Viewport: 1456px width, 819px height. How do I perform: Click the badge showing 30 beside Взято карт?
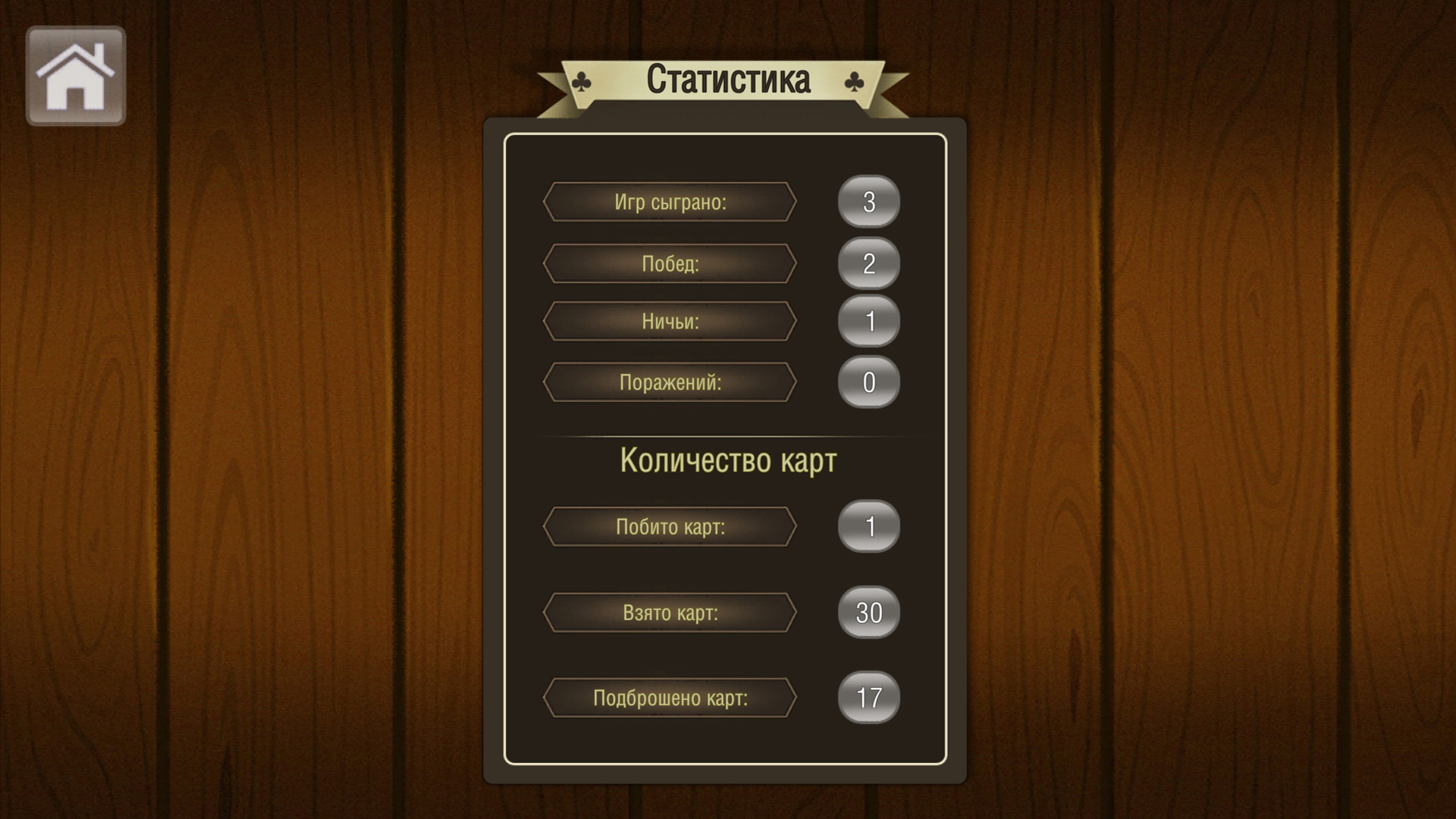pyautogui.click(x=869, y=612)
